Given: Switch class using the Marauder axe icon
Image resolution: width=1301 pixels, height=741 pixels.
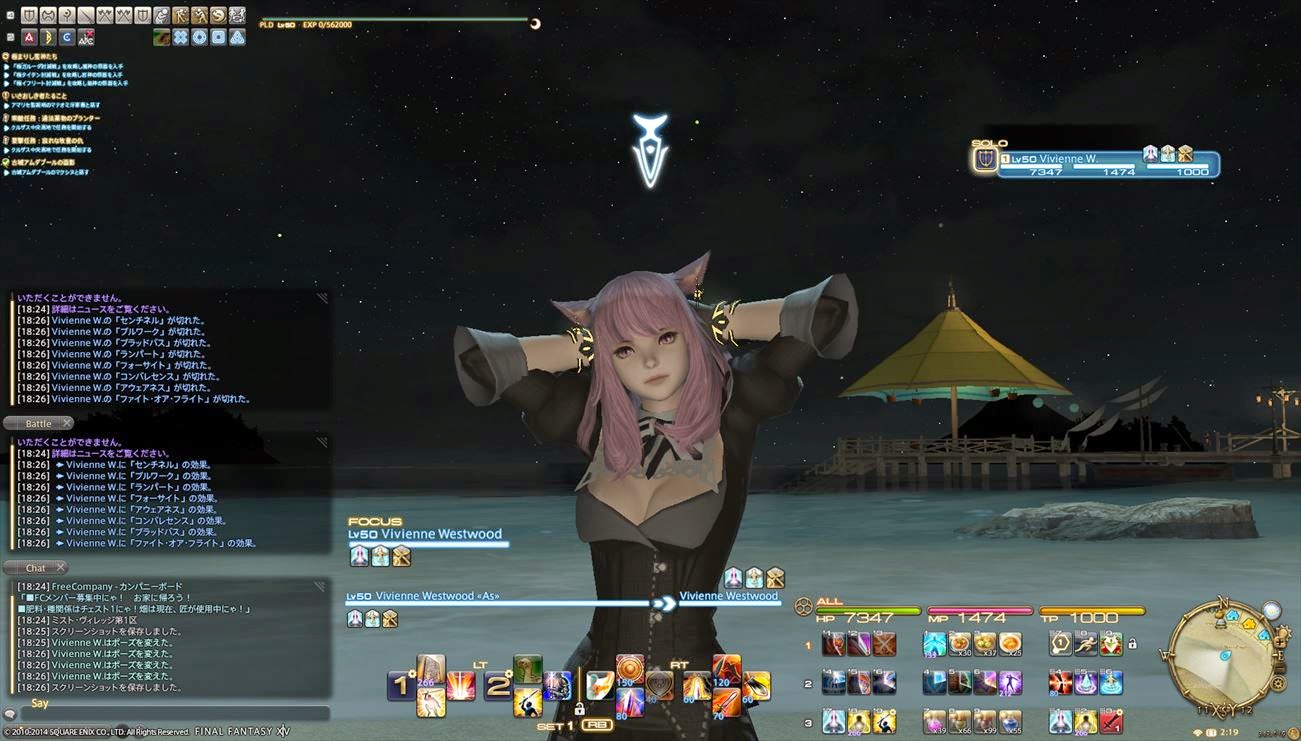Looking at the screenshot, I should (x=48, y=15).
